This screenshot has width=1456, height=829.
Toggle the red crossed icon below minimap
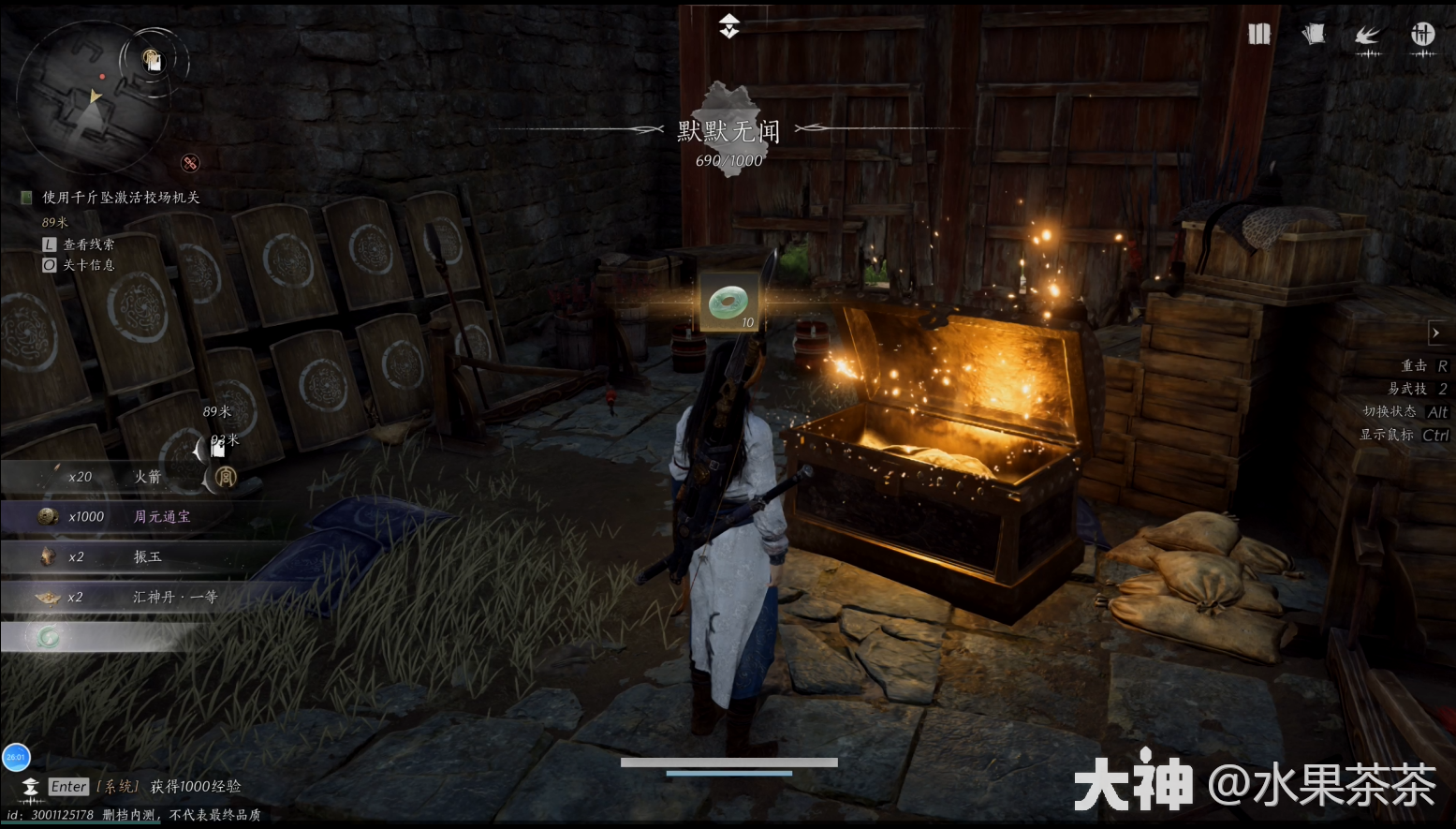pyautogui.click(x=190, y=164)
